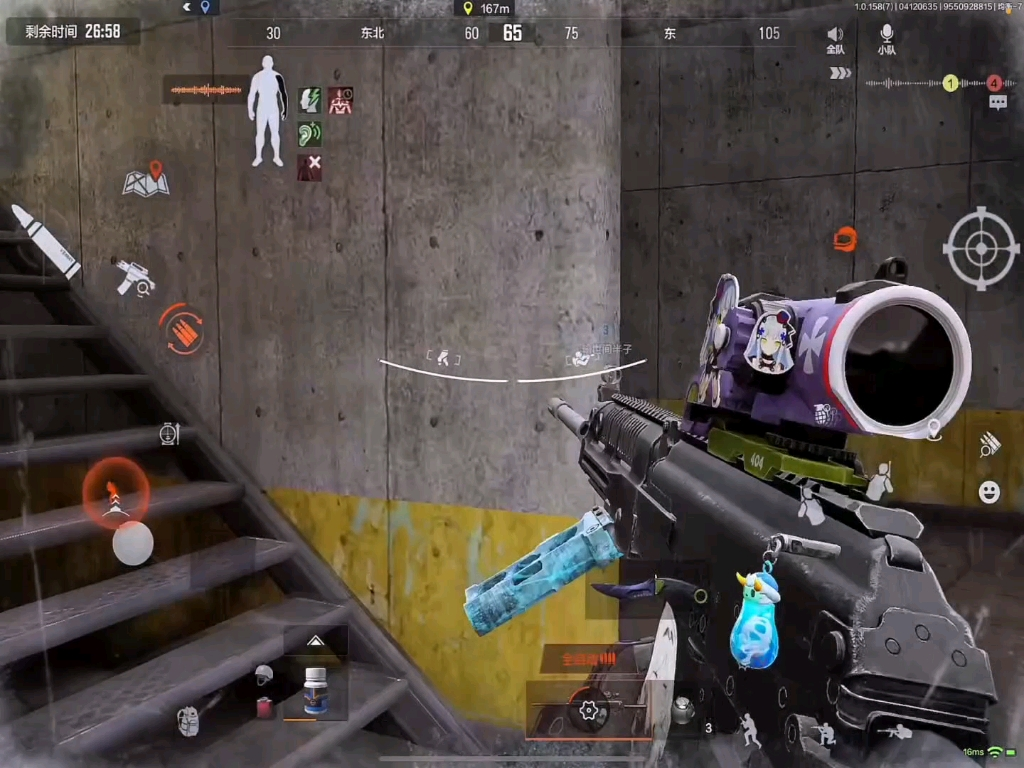The width and height of the screenshot is (1024, 768).
Task: Open the smiley emote wheel
Action: (x=989, y=491)
